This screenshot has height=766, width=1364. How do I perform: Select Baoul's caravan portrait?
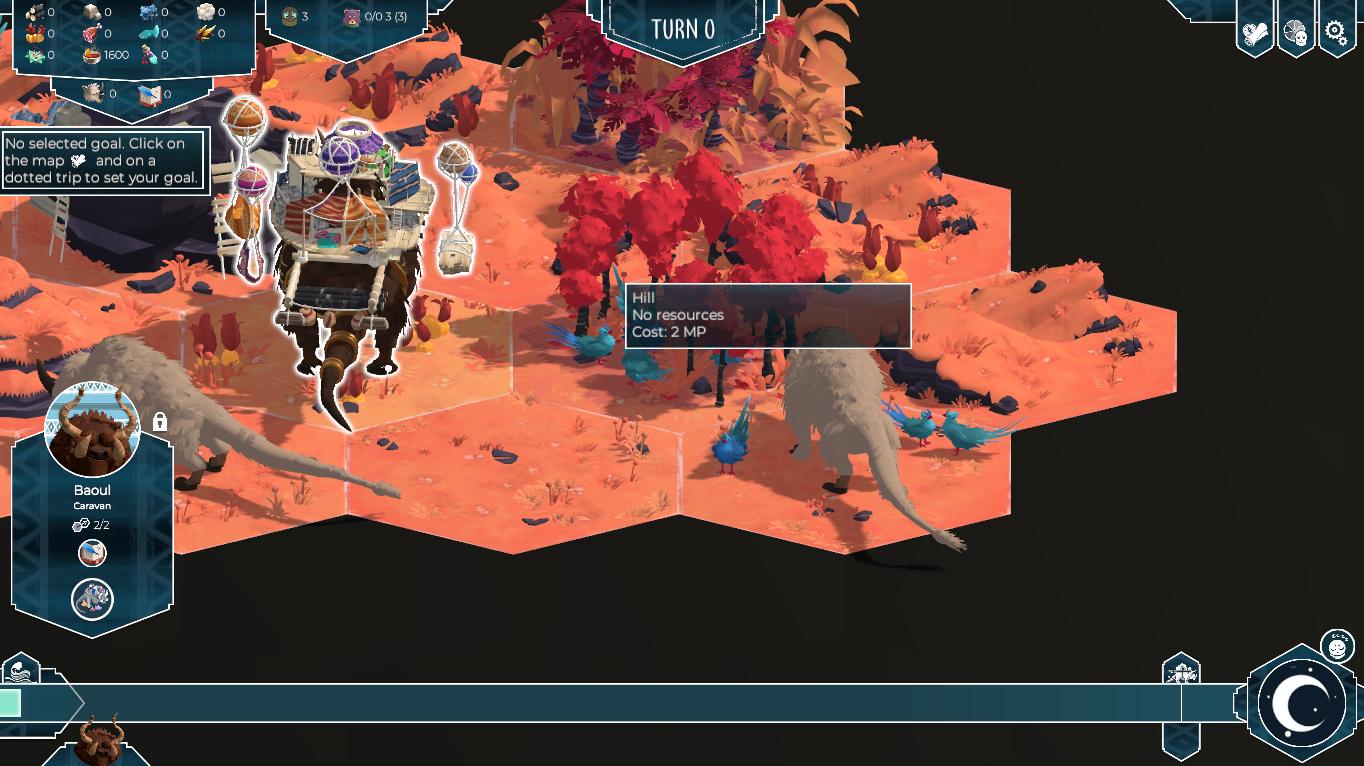(92, 431)
